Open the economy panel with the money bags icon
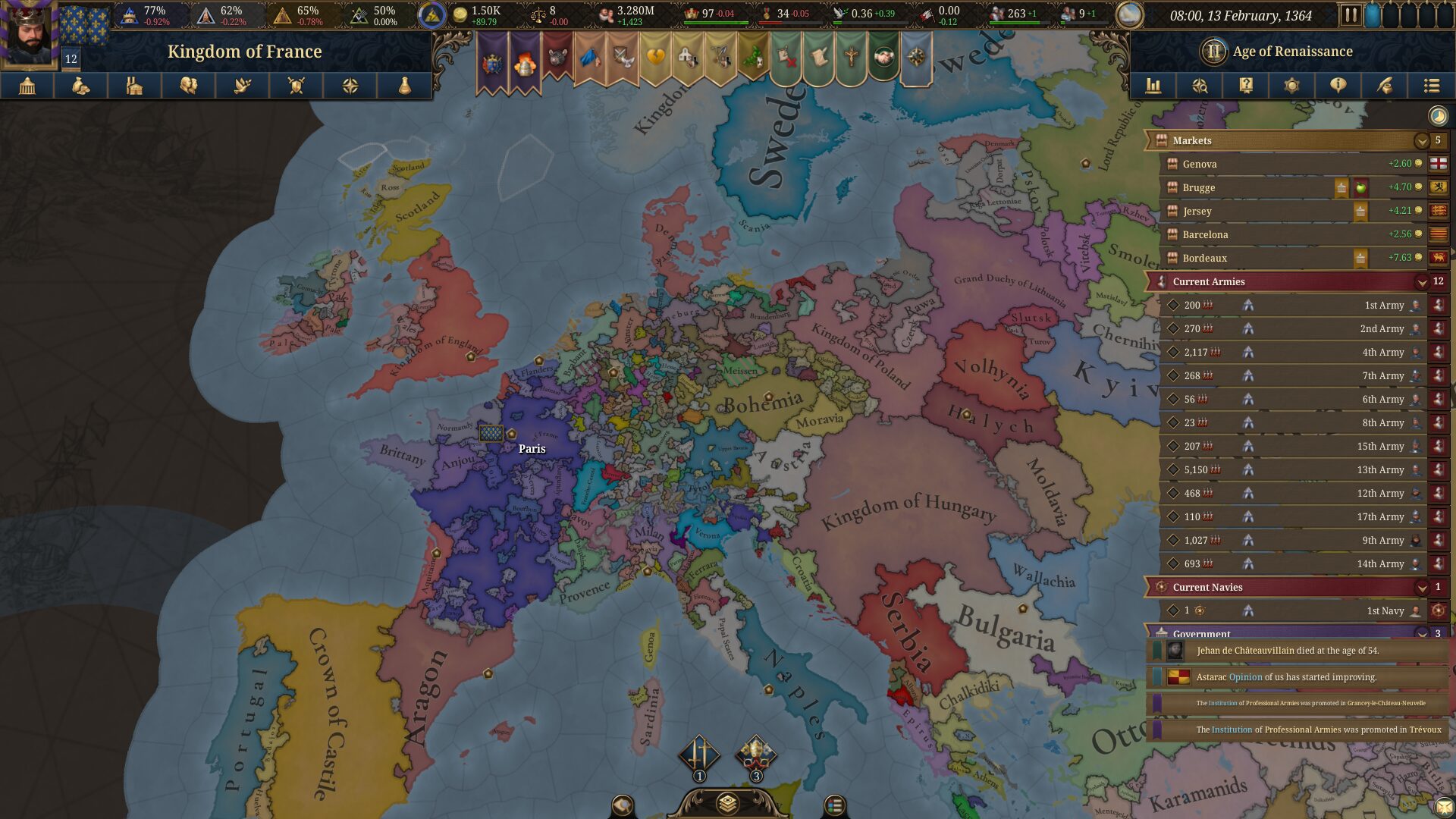Viewport: 1456px width, 819px height. coord(82,86)
